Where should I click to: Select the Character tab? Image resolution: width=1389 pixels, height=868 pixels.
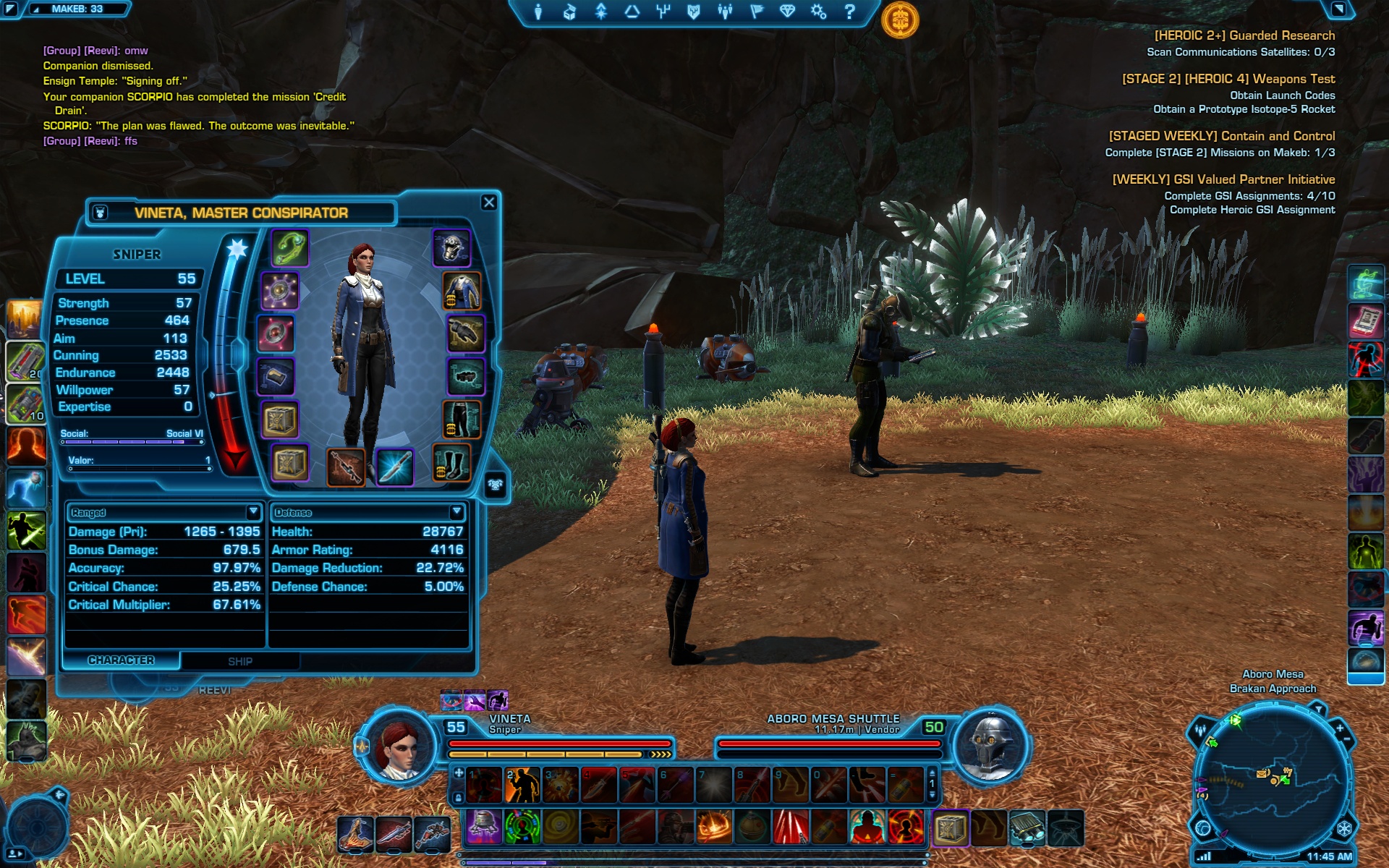121,660
